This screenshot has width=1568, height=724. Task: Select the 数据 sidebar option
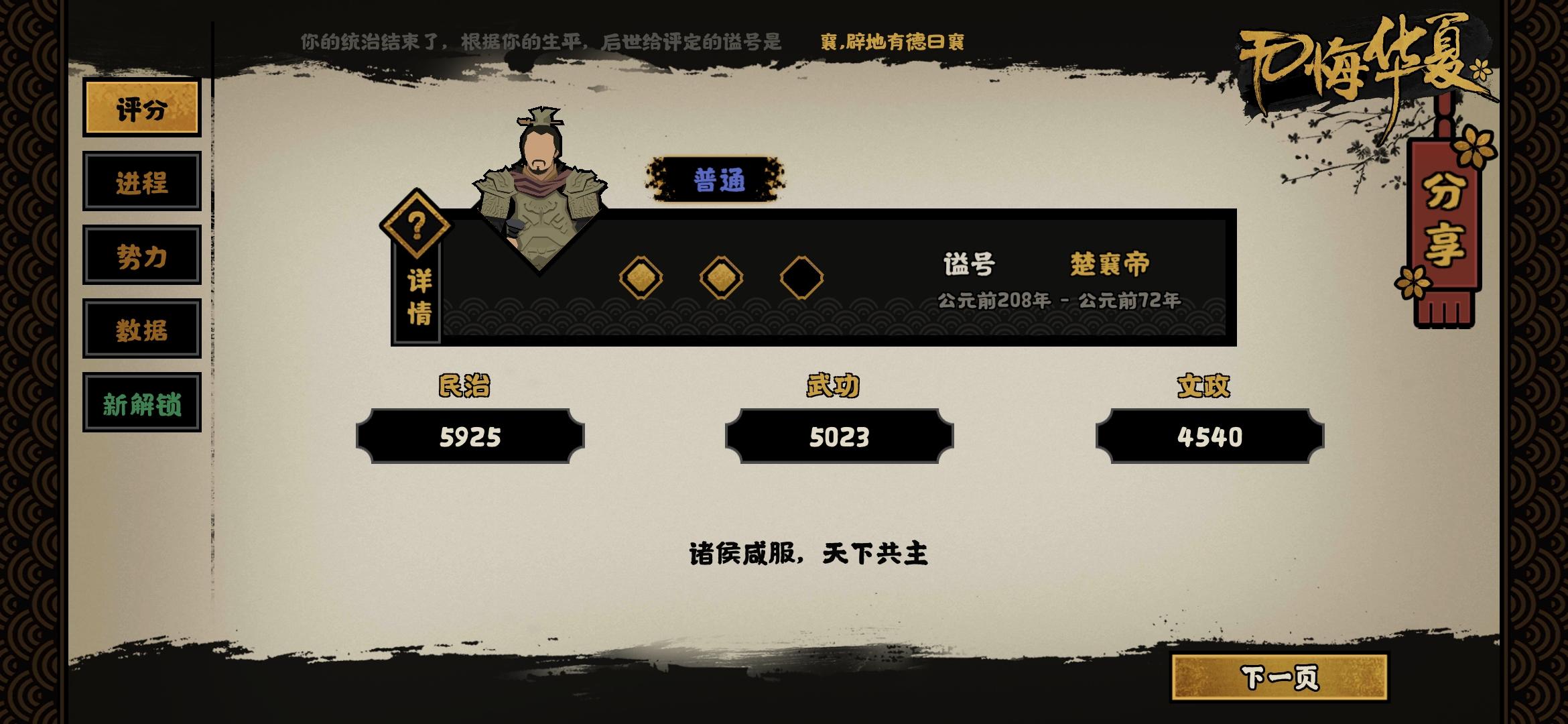click(x=142, y=329)
